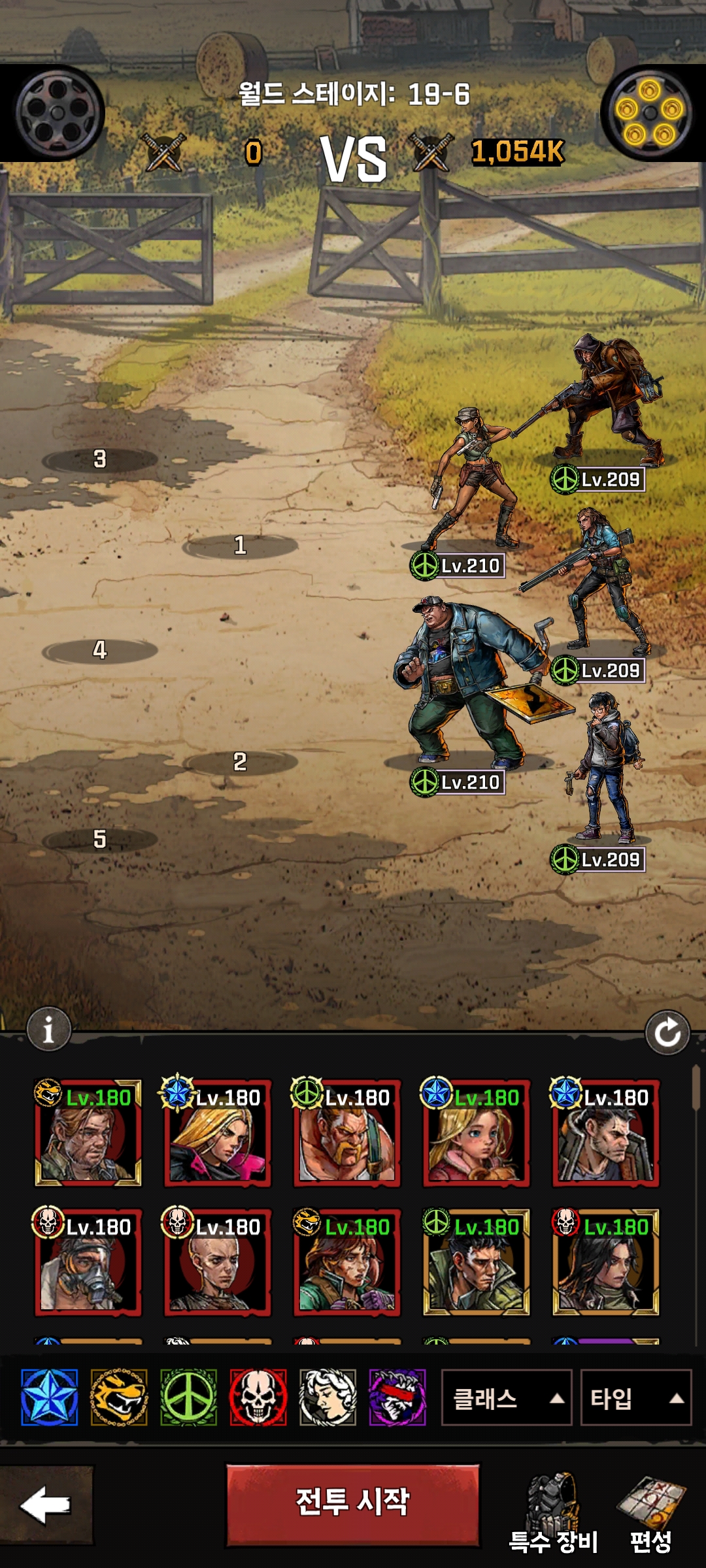Image resolution: width=706 pixels, height=1568 pixels.
Task: Select the bald woman hero card
Action: 217,1262
